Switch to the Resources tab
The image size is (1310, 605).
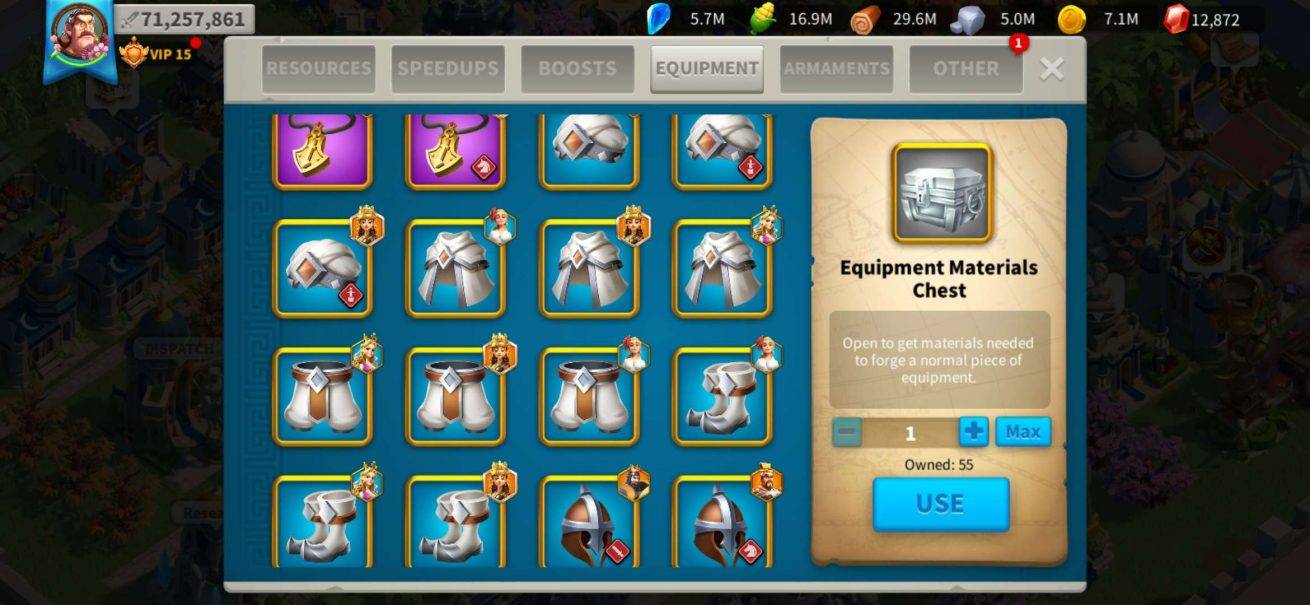point(319,69)
